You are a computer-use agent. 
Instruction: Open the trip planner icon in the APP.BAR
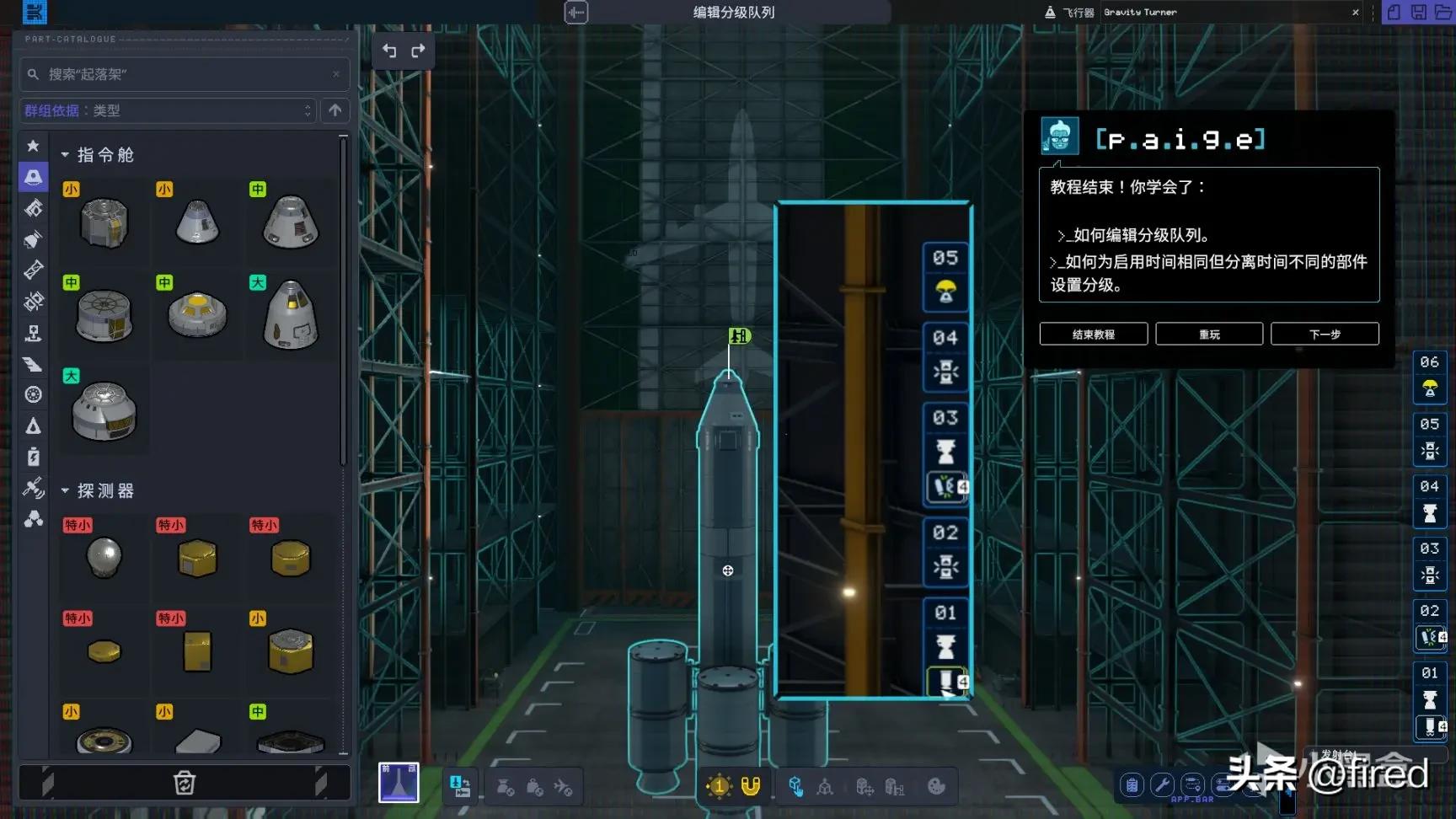click(x=1191, y=785)
